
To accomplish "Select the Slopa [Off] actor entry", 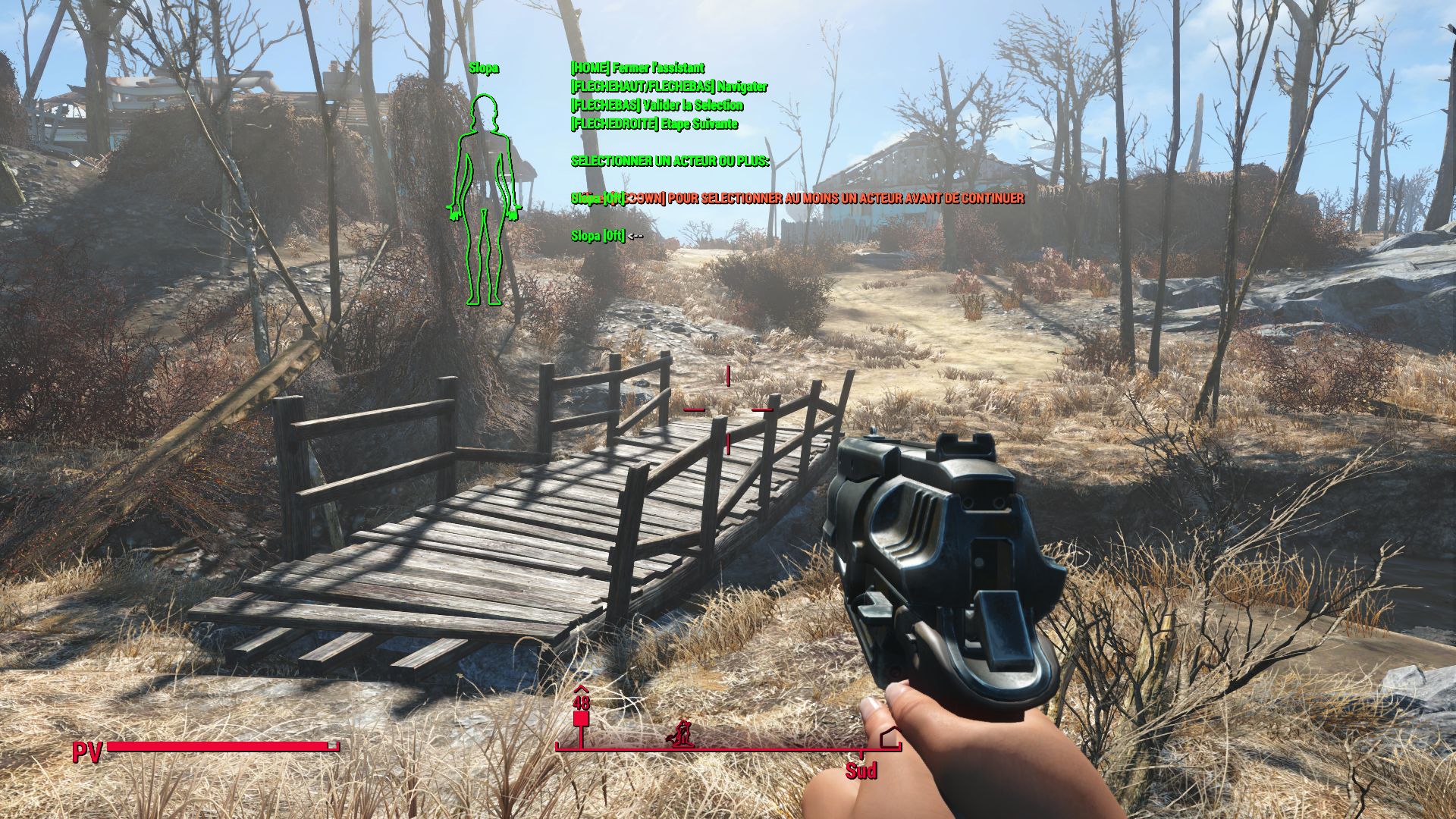I will 598,236.
